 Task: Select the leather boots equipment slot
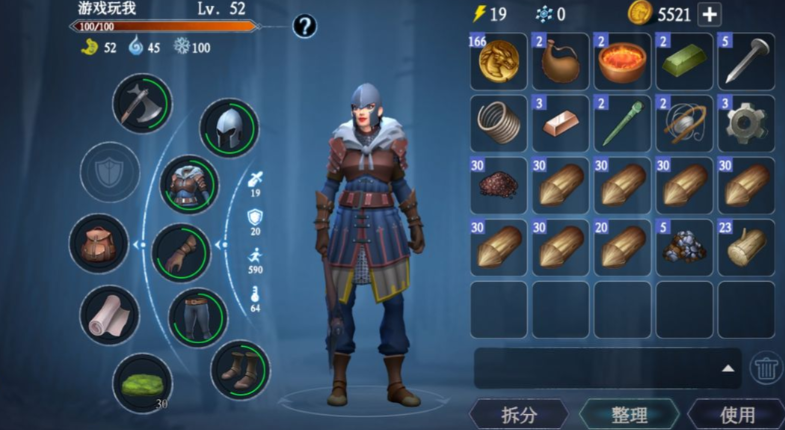pyautogui.click(x=240, y=369)
